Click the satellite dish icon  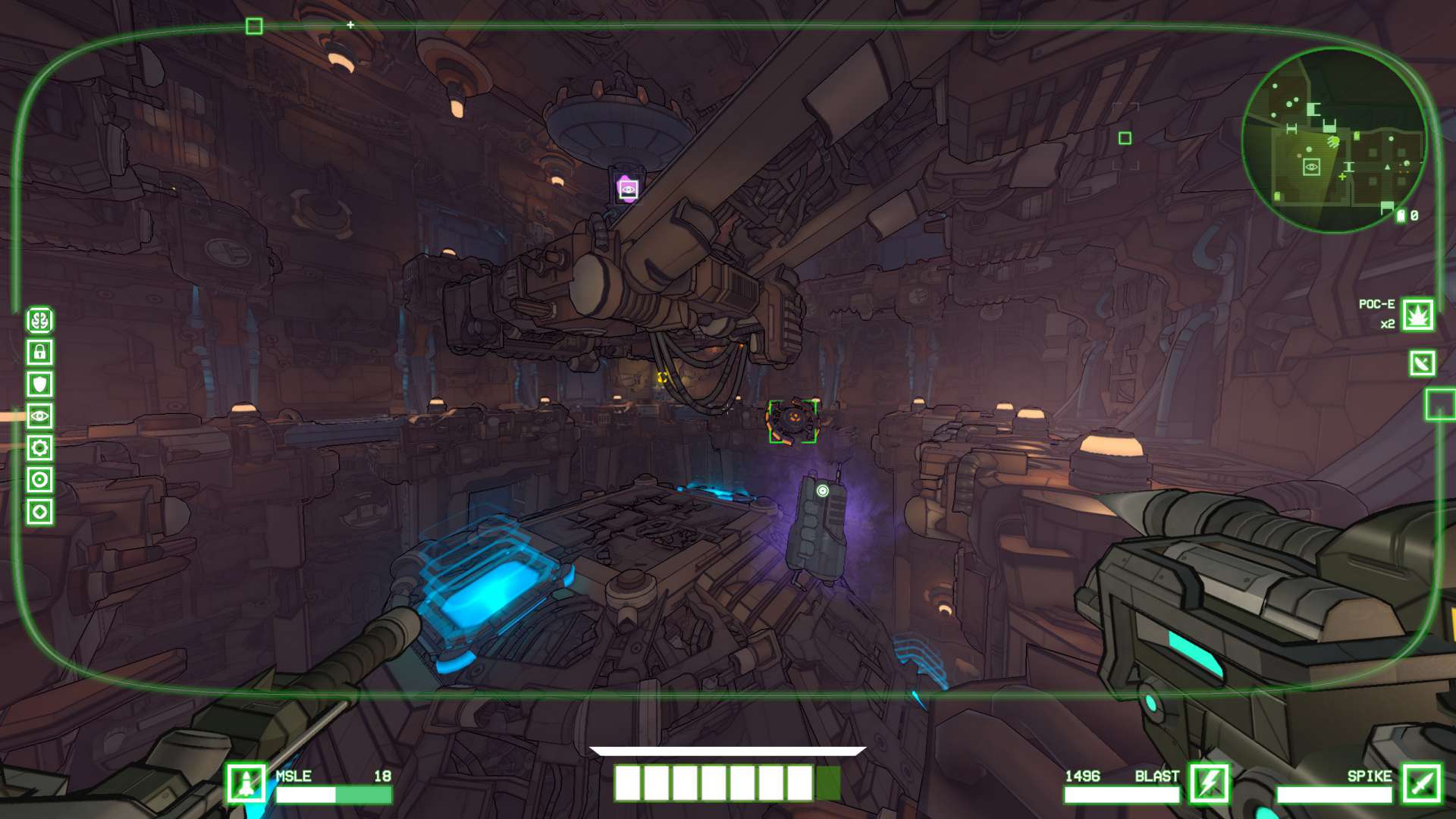1422,363
